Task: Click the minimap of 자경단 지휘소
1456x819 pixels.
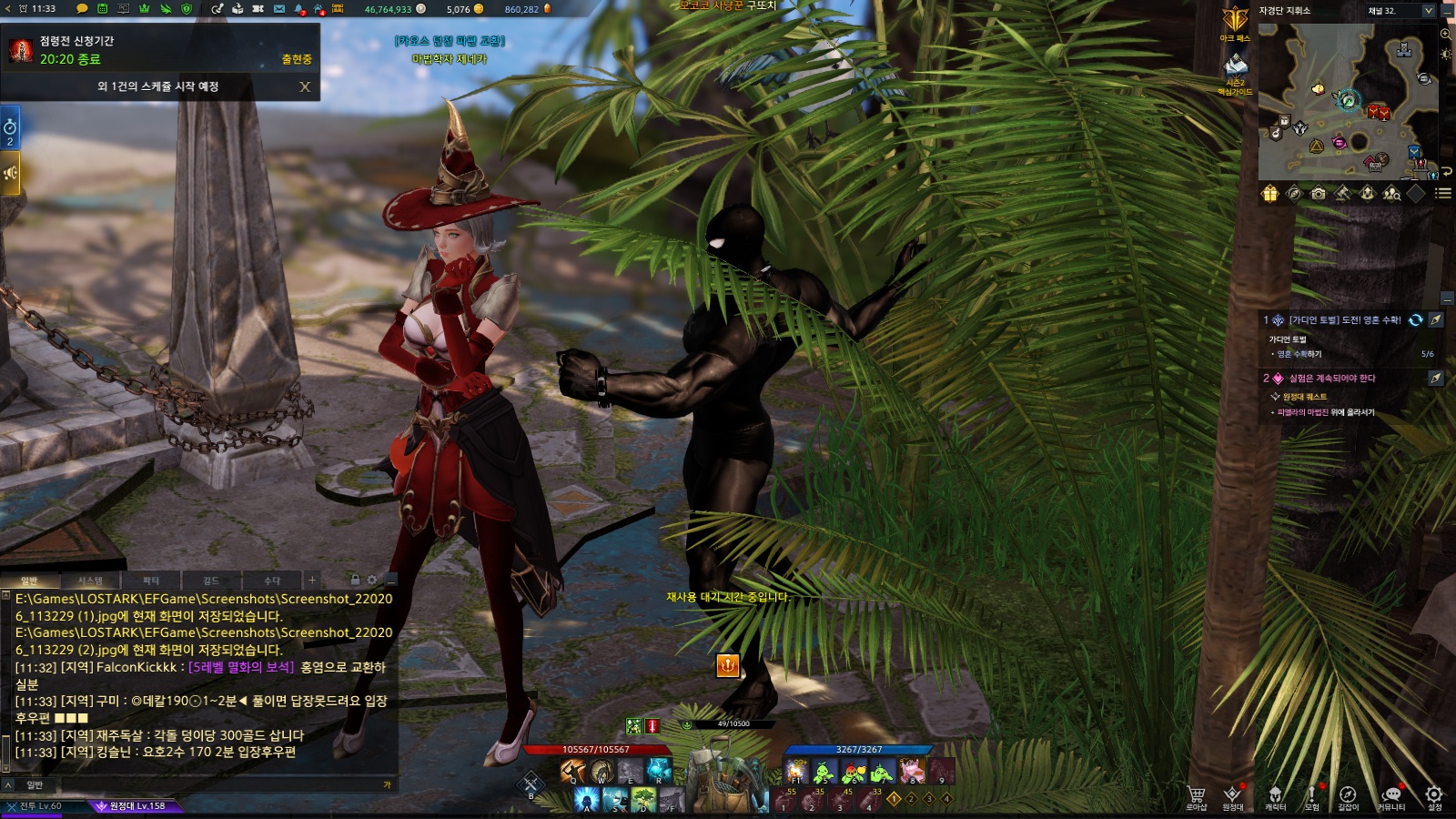Action: pos(1347,100)
